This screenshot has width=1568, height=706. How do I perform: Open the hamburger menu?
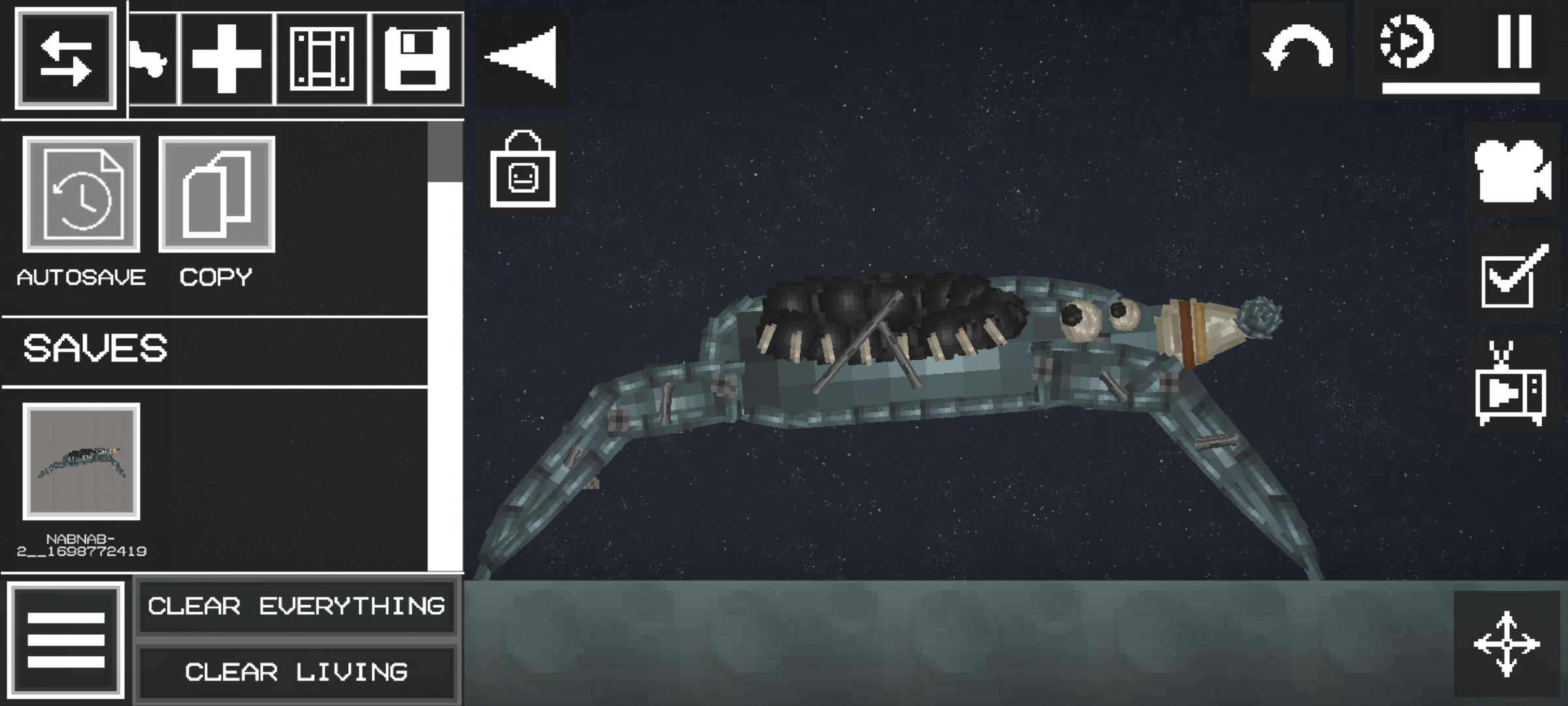click(x=65, y=637)
